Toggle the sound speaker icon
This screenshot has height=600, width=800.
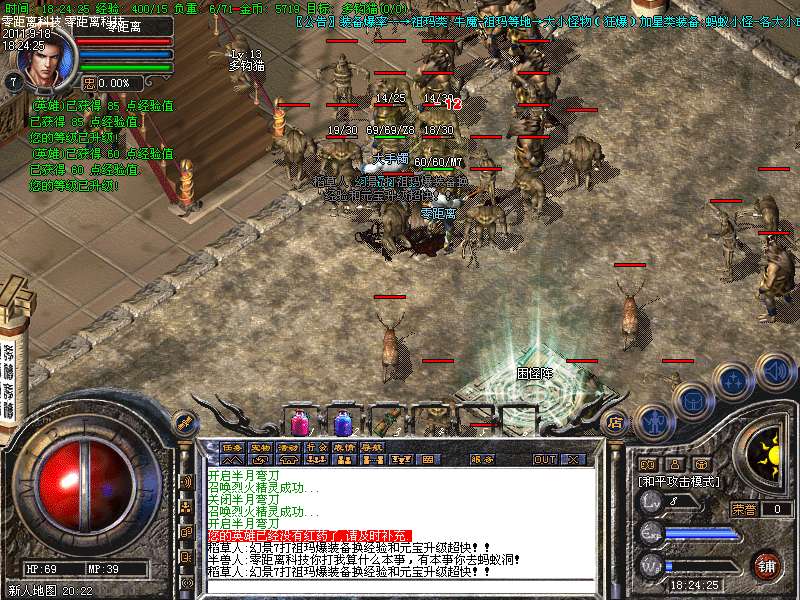point(774,370)
